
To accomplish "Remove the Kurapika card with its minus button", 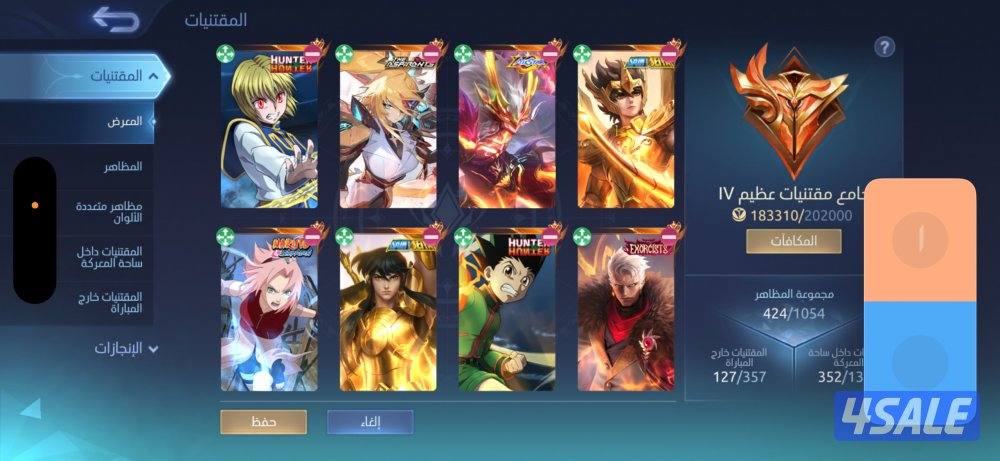I will pyautogui.click(x=313, y=51).
